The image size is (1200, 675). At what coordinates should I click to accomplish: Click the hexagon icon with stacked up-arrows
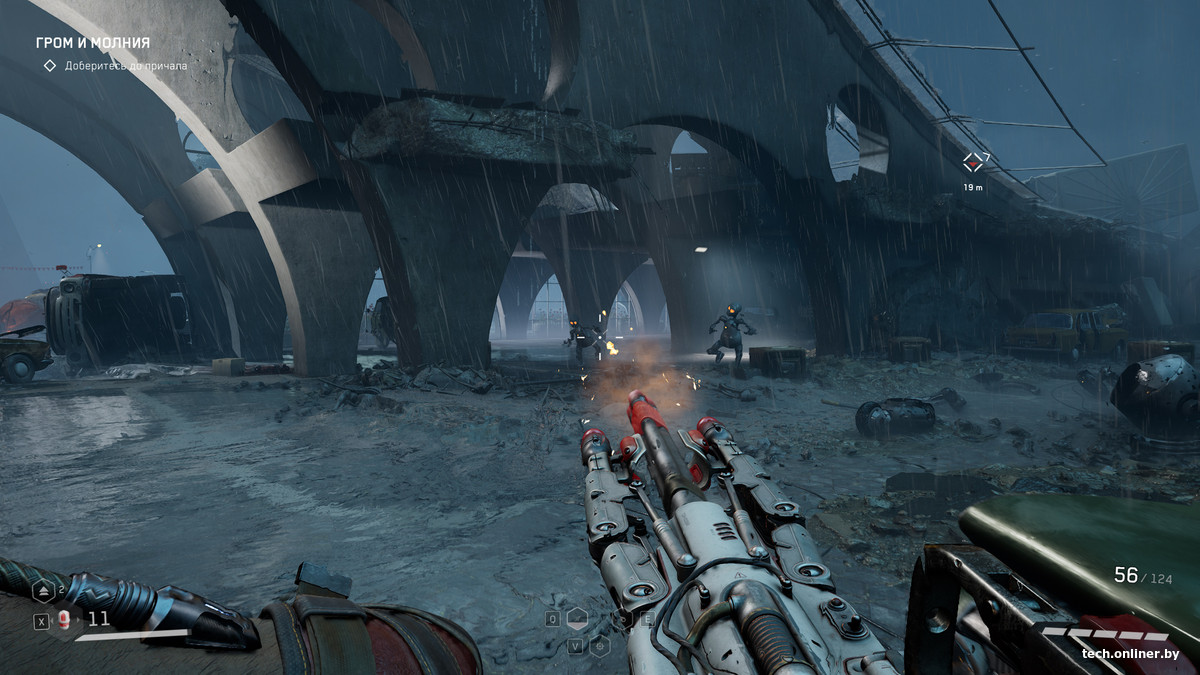[43, 591]
